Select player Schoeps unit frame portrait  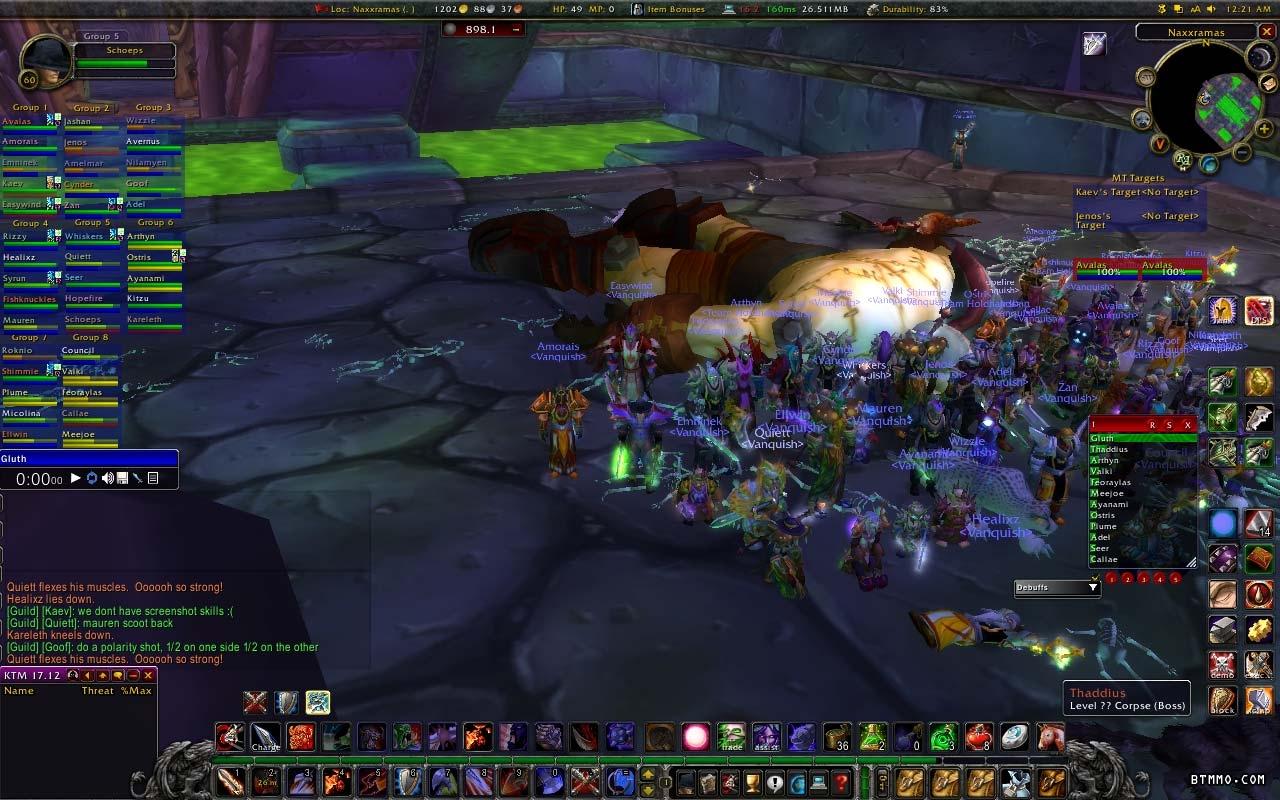(43, 62)
